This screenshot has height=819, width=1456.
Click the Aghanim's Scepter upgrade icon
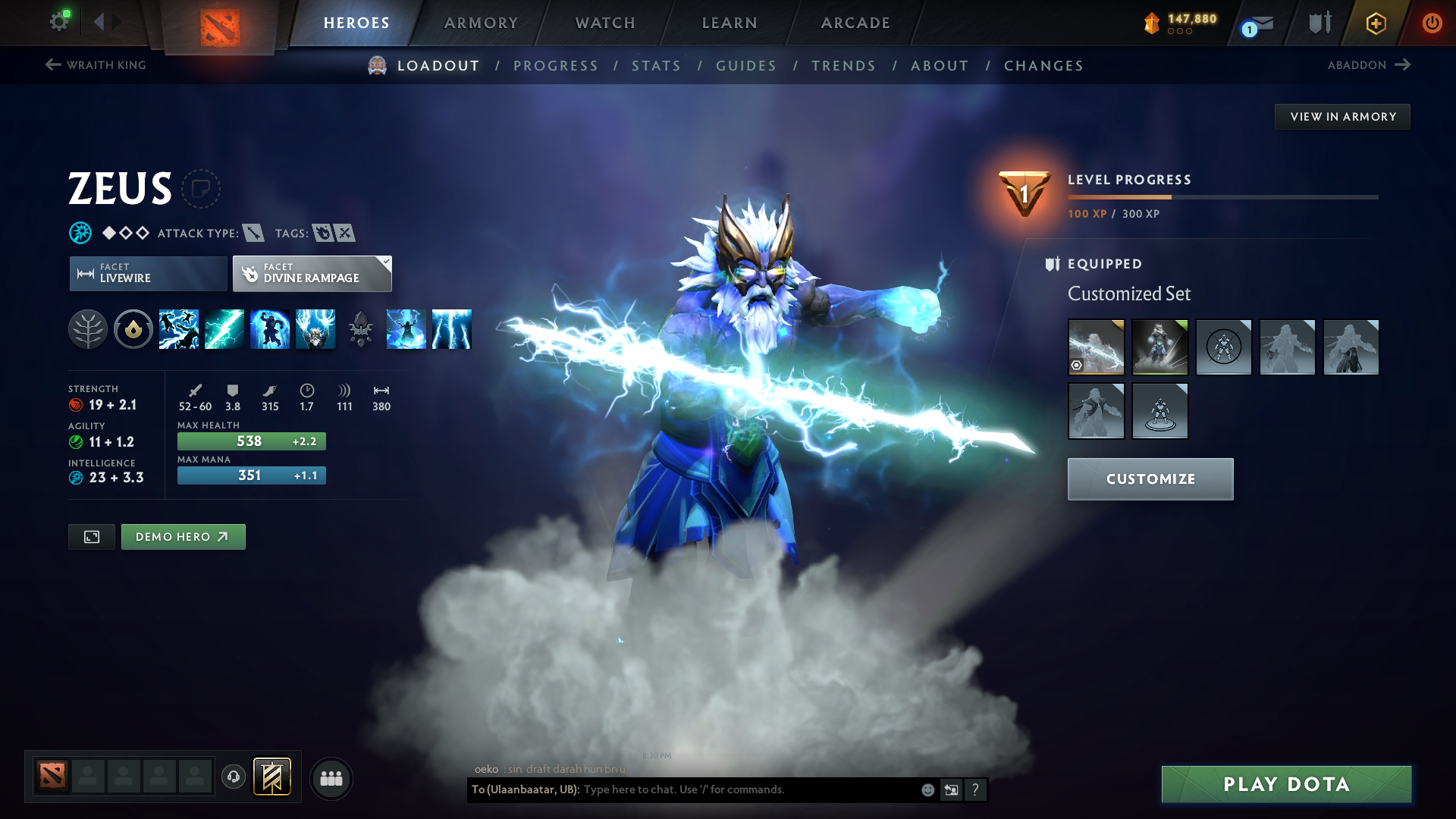click(x=361, y=329)
